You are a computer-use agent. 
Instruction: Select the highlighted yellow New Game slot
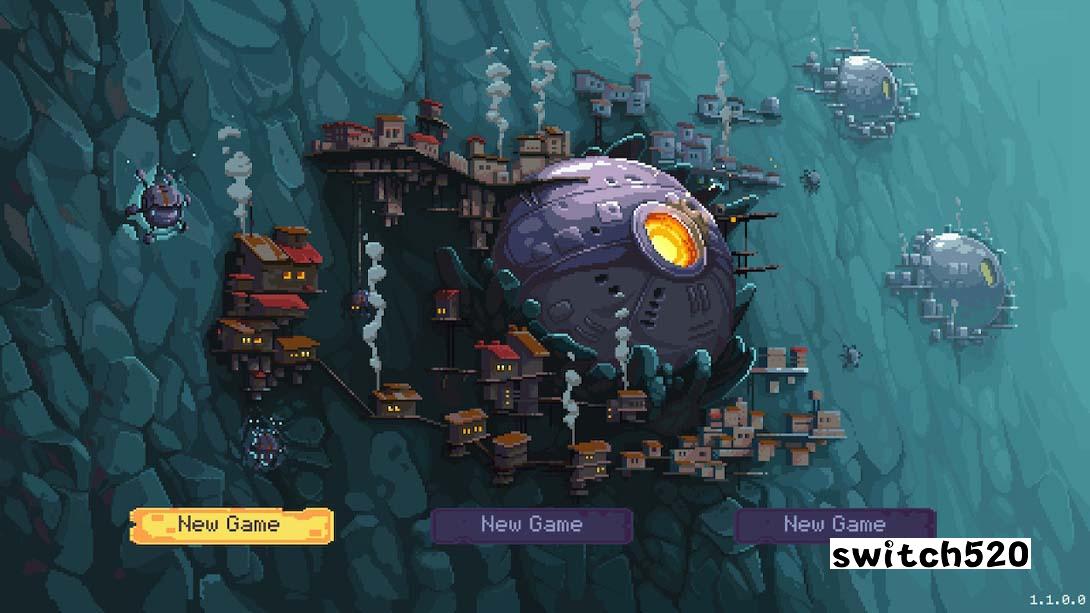[230, 524]
